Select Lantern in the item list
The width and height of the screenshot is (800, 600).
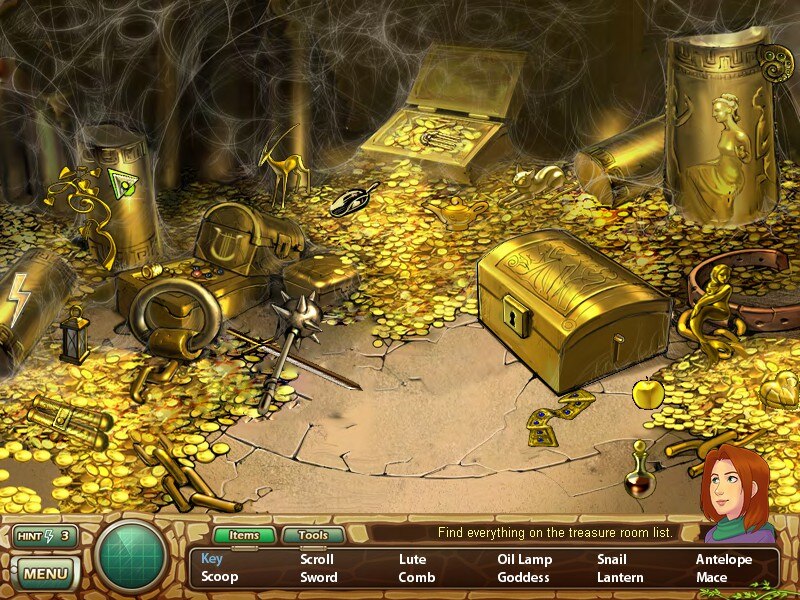coord(620,577)
